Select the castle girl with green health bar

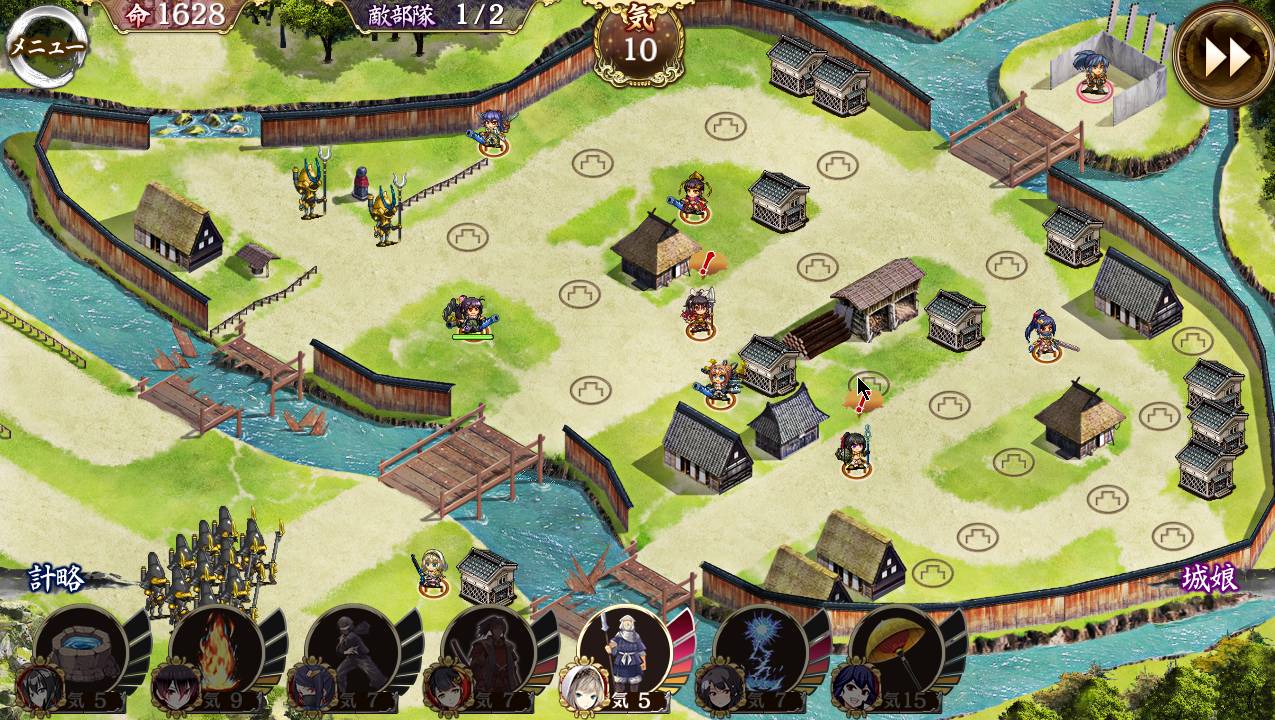[x=471, y=315]
